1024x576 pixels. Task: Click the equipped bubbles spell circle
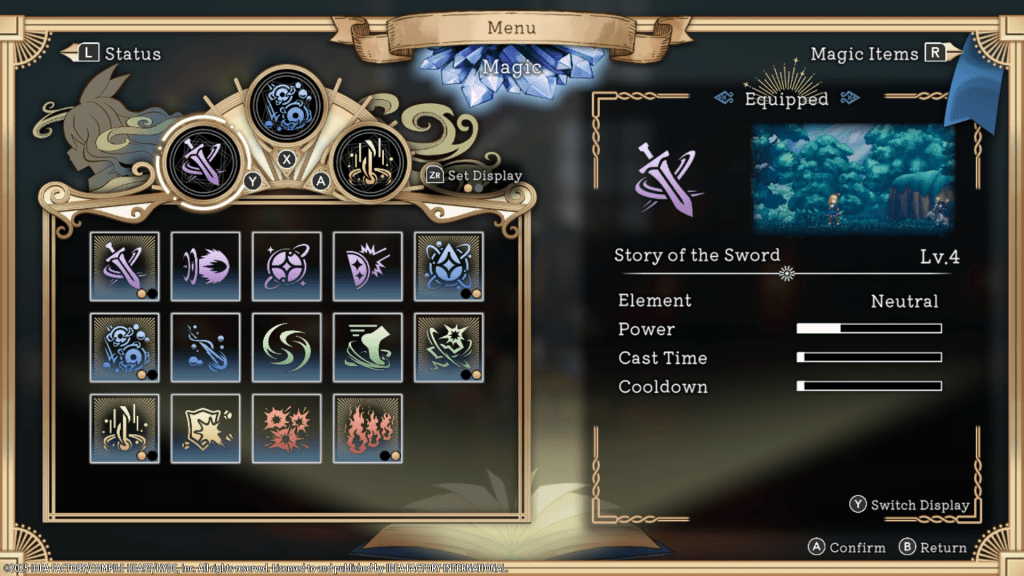(x=286, y=104)
